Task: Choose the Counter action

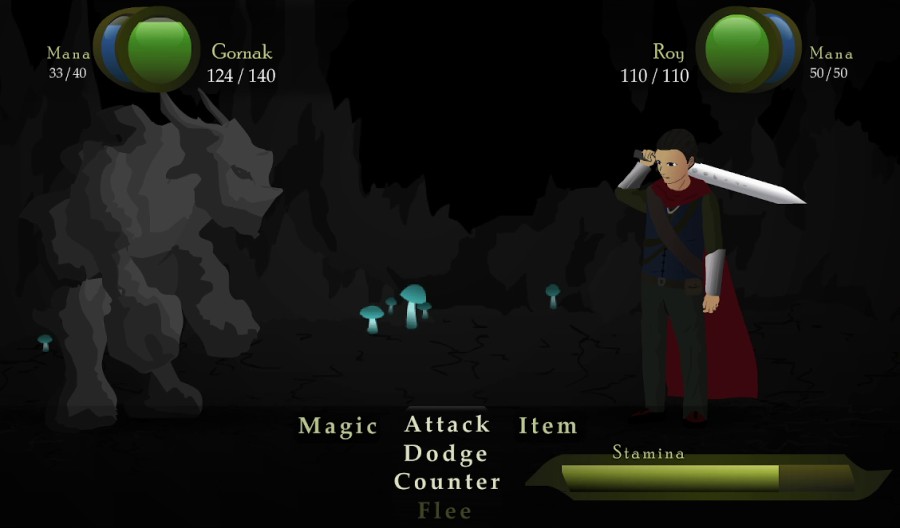Action: (447, 482)
